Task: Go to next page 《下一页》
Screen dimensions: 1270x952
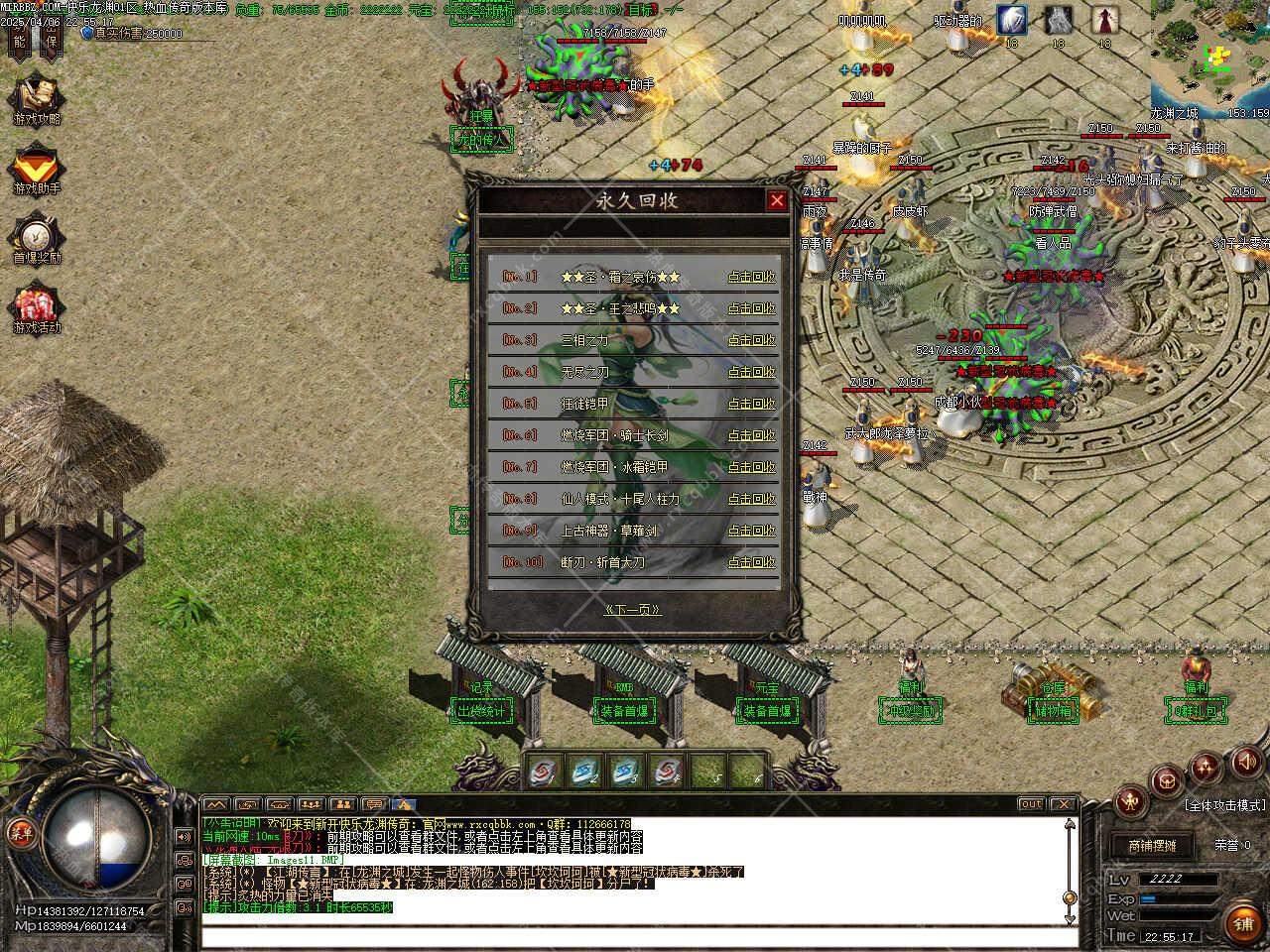Action: click(632, 610)
